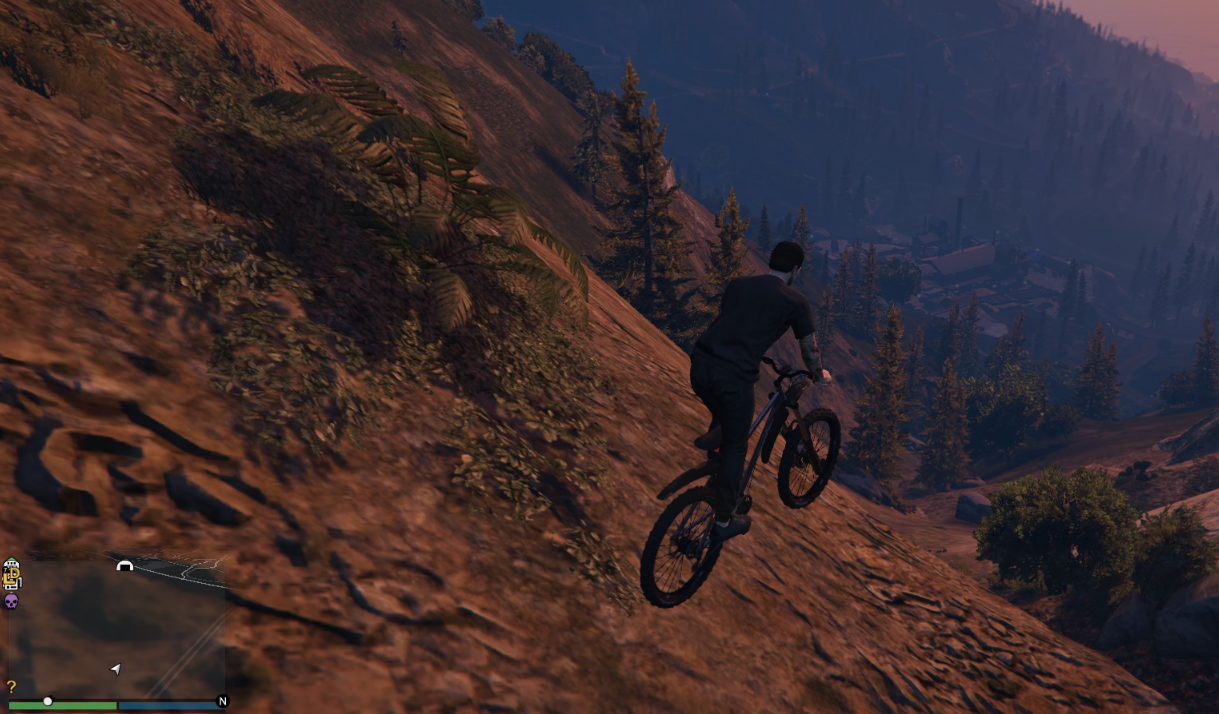Click the north N compass indicator

(222, 701)
